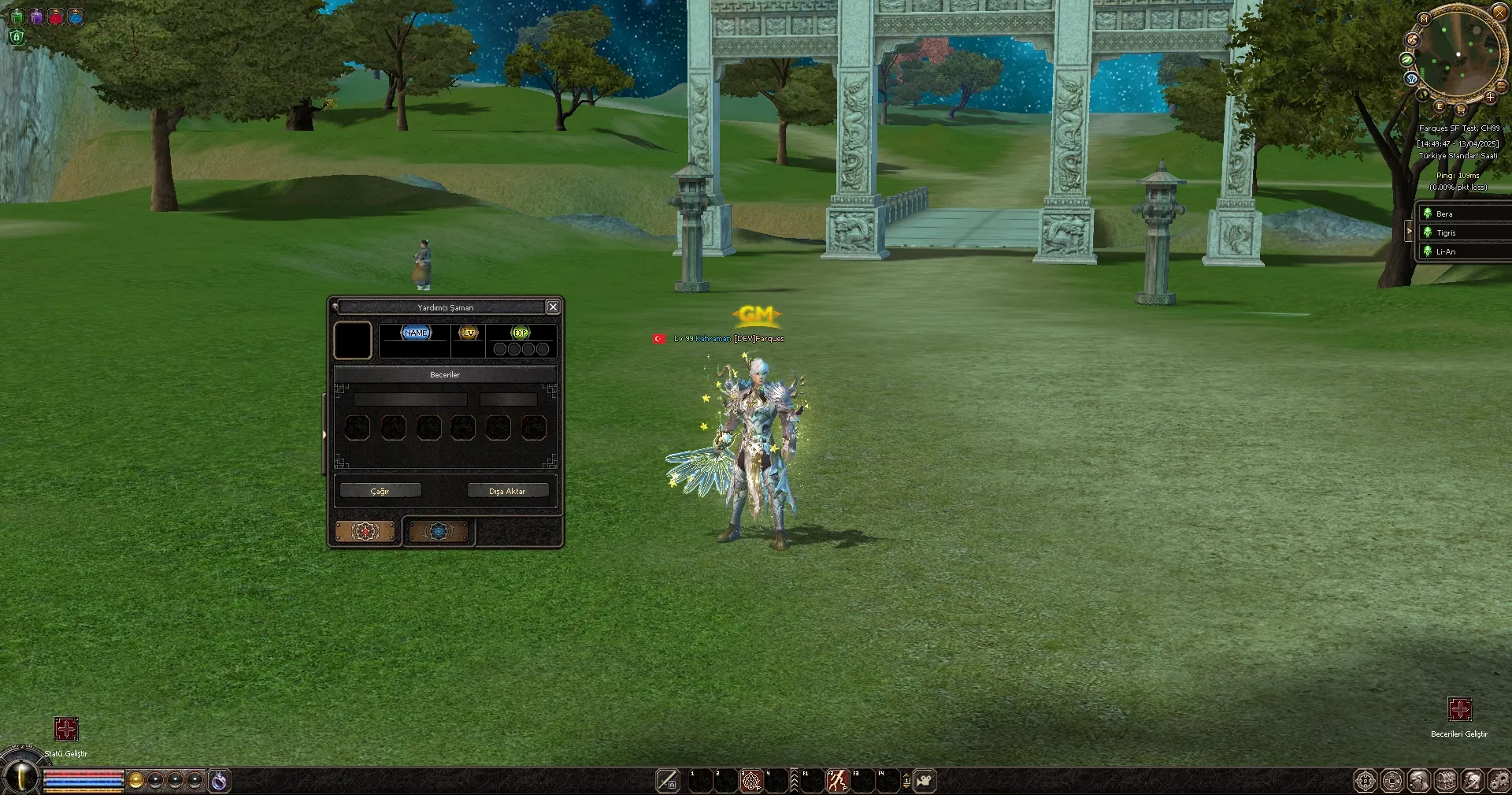Click the minimap zoom-in control

(1492, 99)
